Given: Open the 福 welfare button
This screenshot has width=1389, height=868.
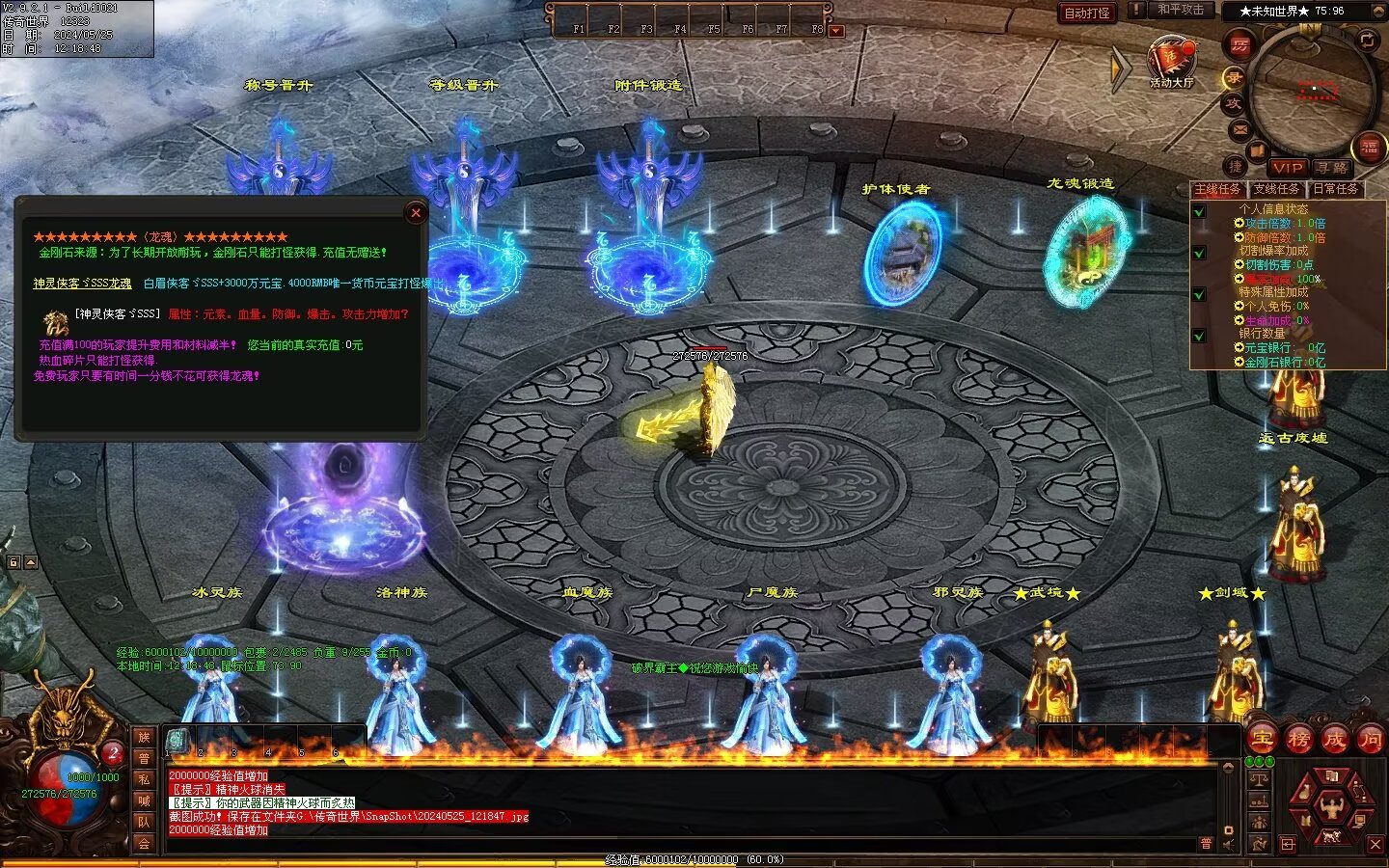Looking at the screenshot, I should tap(1369, 147).
